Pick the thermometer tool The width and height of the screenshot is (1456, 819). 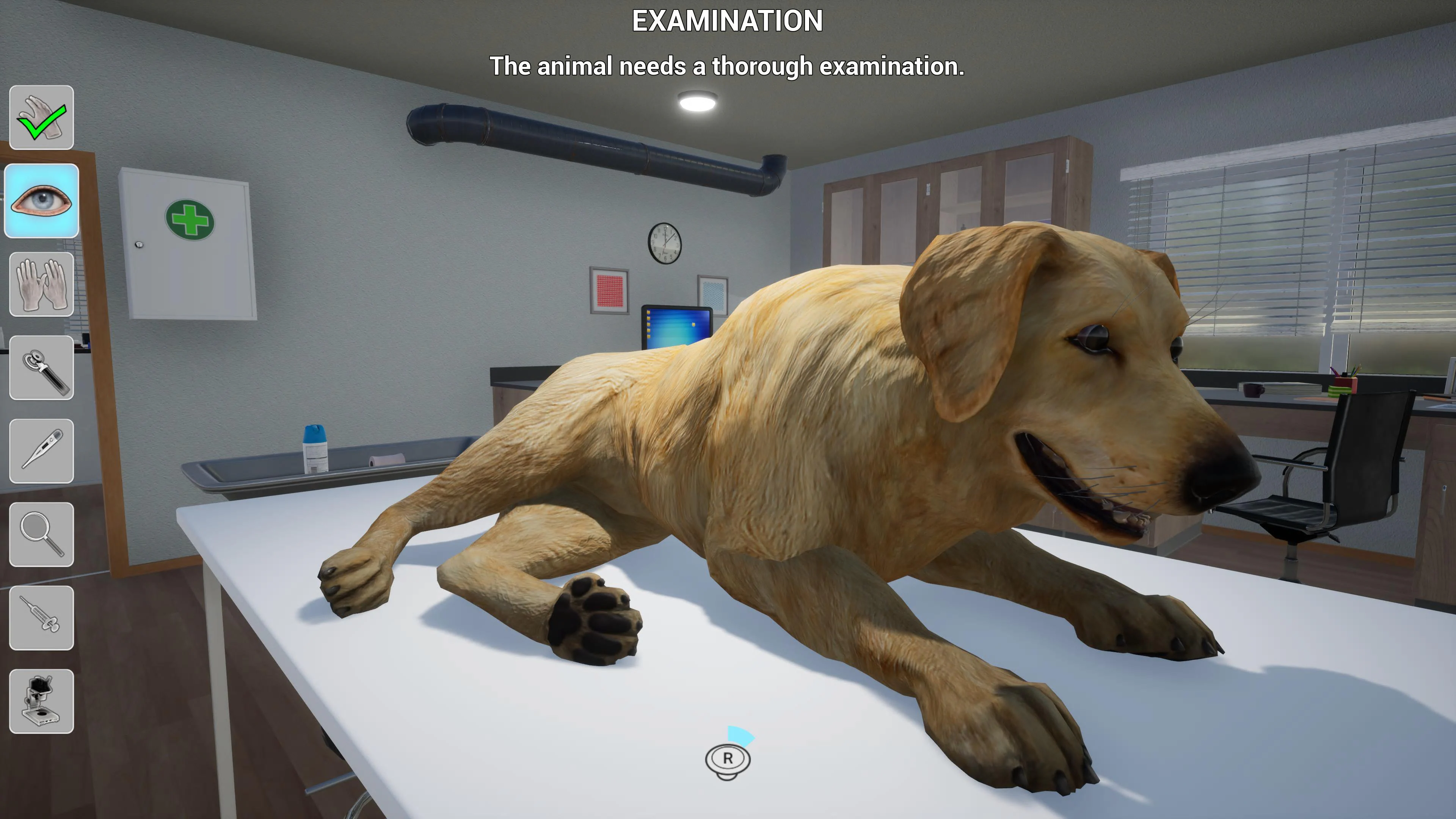click(x=41, y=449)
